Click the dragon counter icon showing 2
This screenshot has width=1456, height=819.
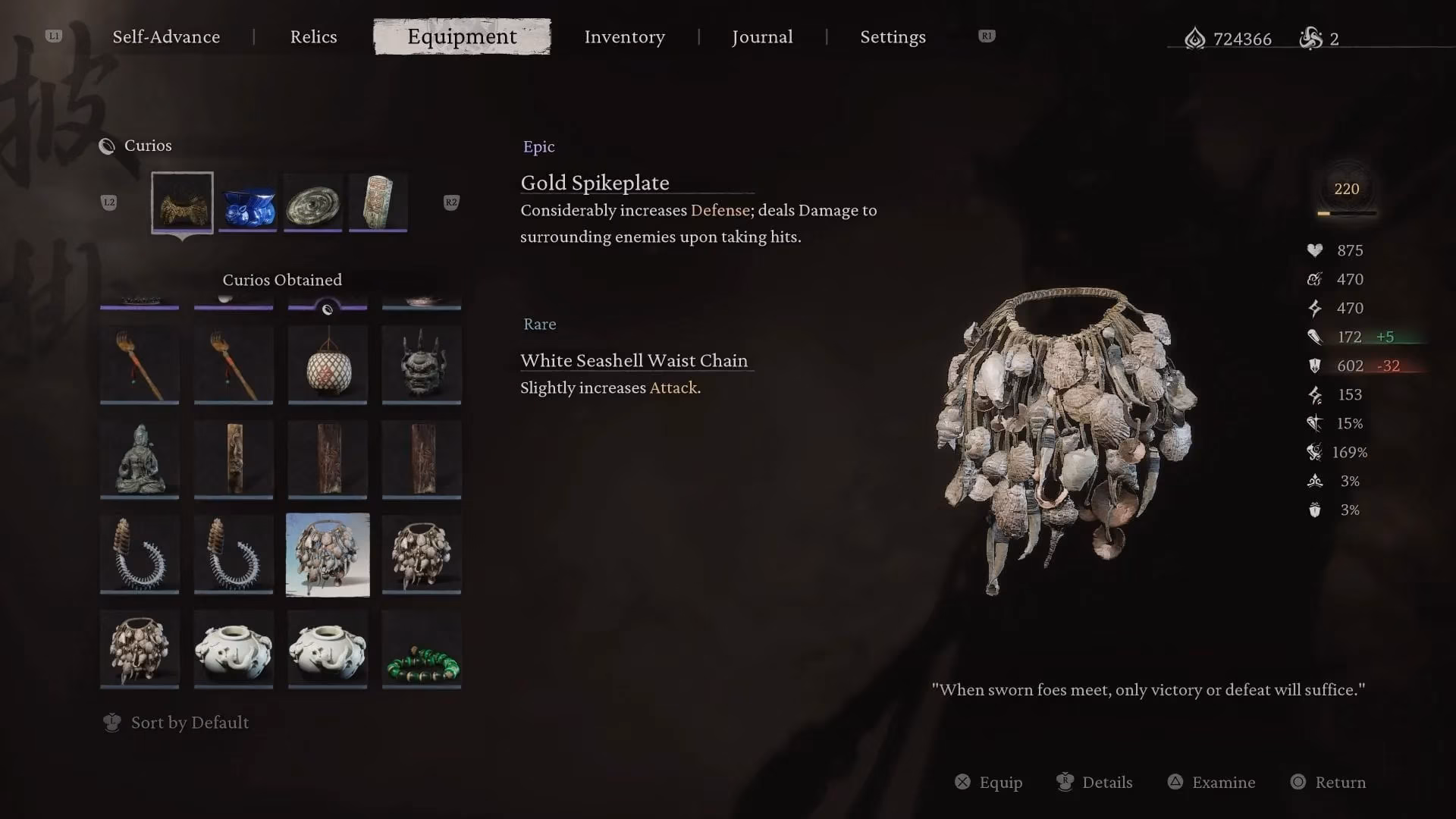pos(1311,39)
